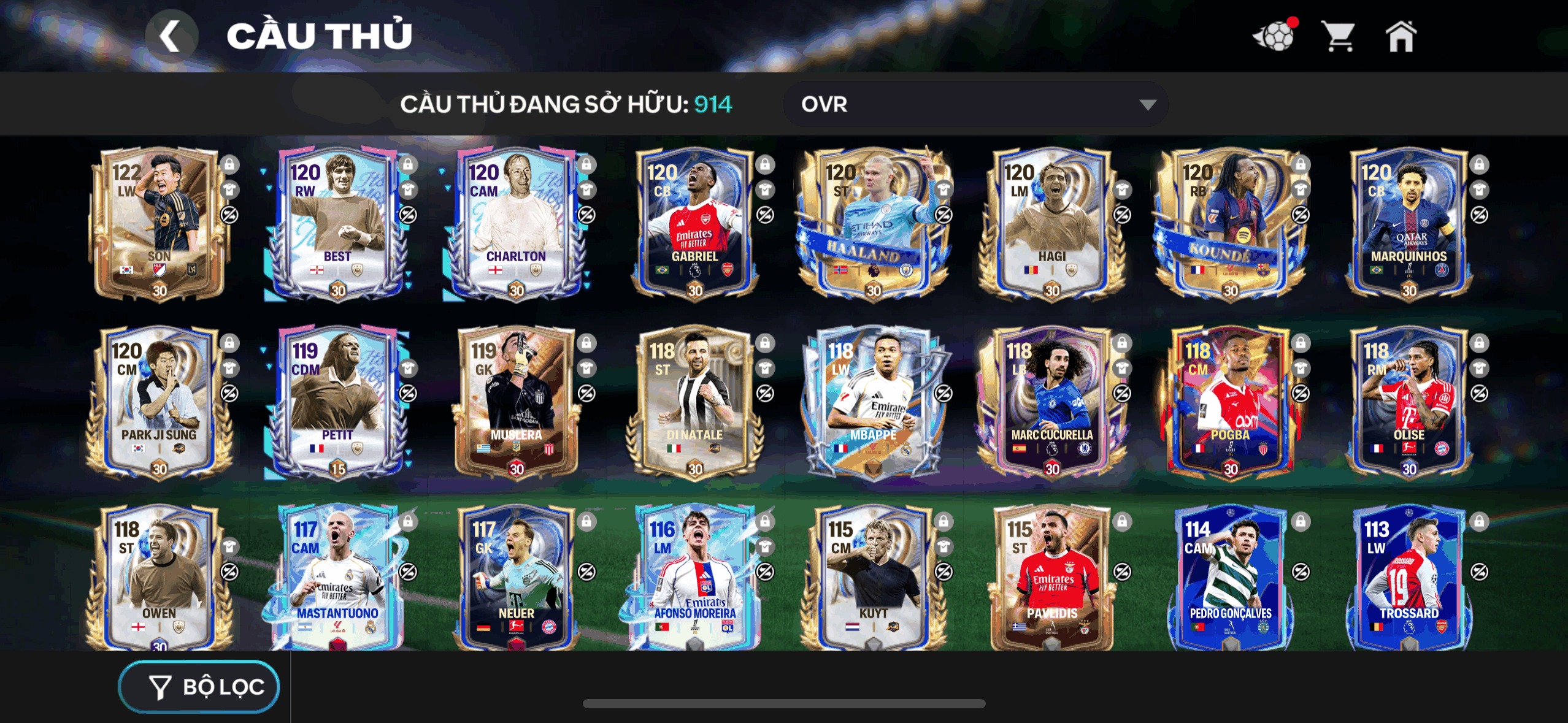Pick the Park Ji Sung card
The height and width of the screenshot is (723, 1568).
[x=159, y=402]
